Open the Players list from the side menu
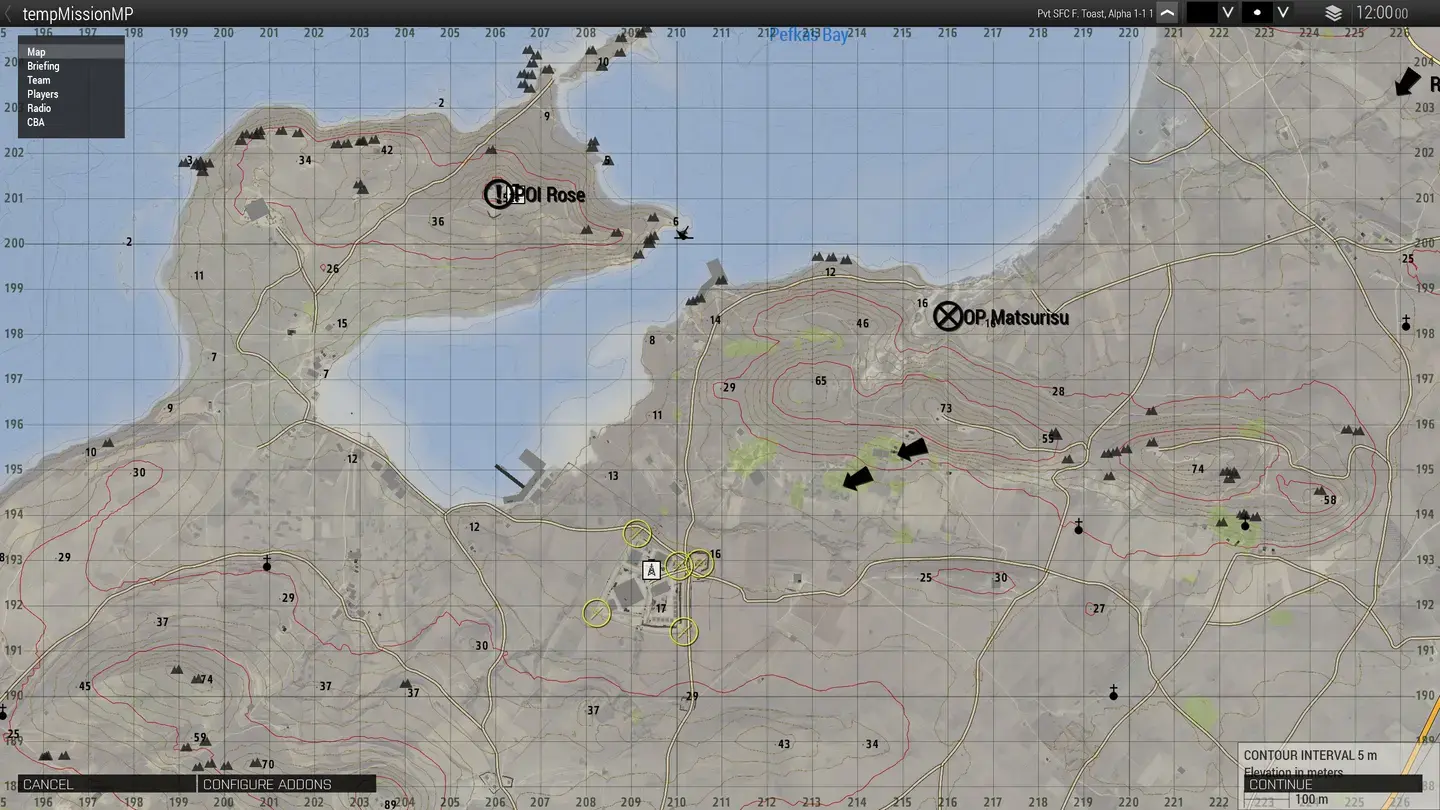This screenshot has height=810, width=1440. click(x=42, y=93)
